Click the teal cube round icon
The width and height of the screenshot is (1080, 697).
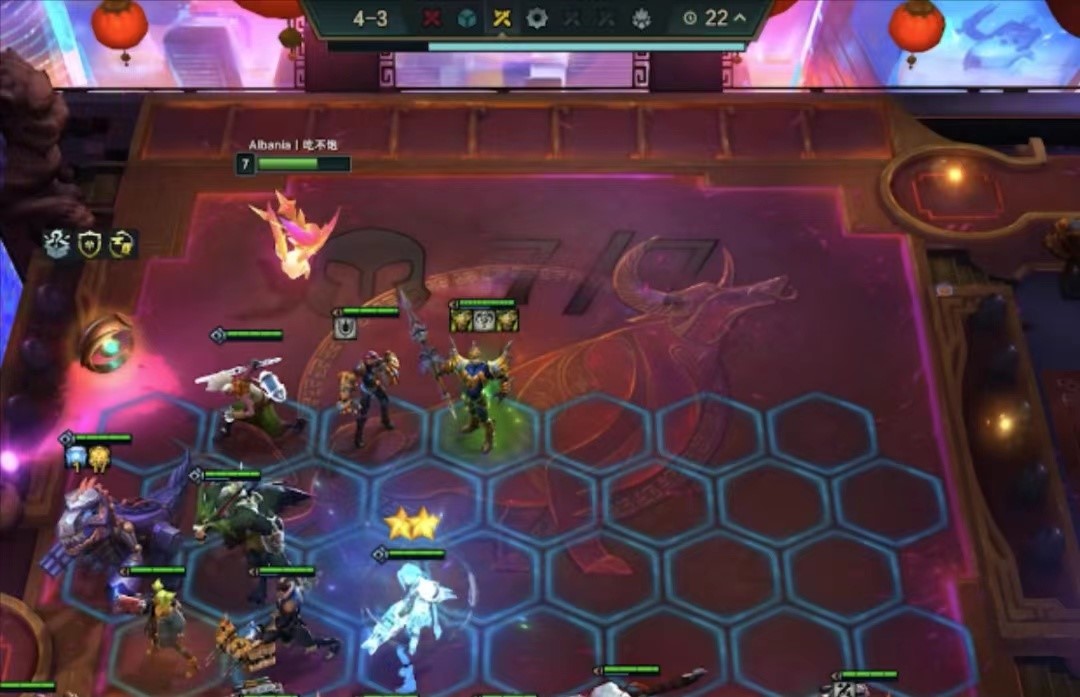tap(466, 18)
